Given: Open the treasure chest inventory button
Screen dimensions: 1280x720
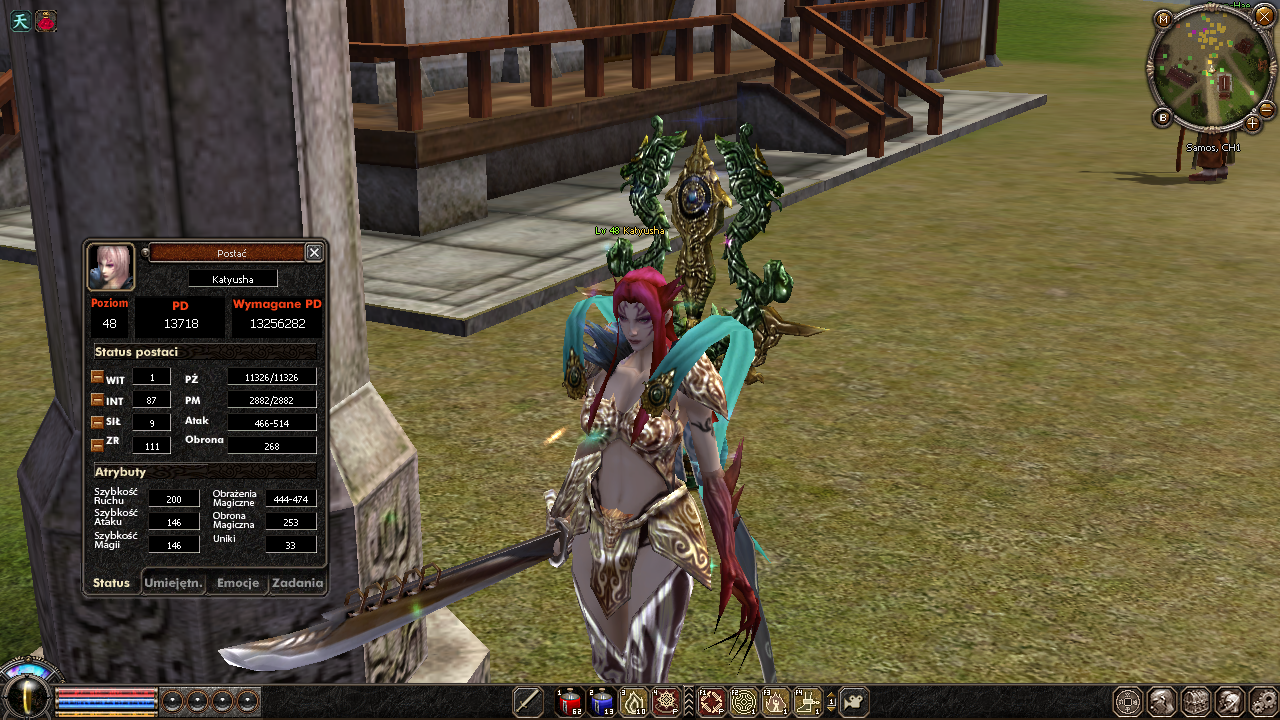Looking at the screenshot, I should tap(1196, 702).
